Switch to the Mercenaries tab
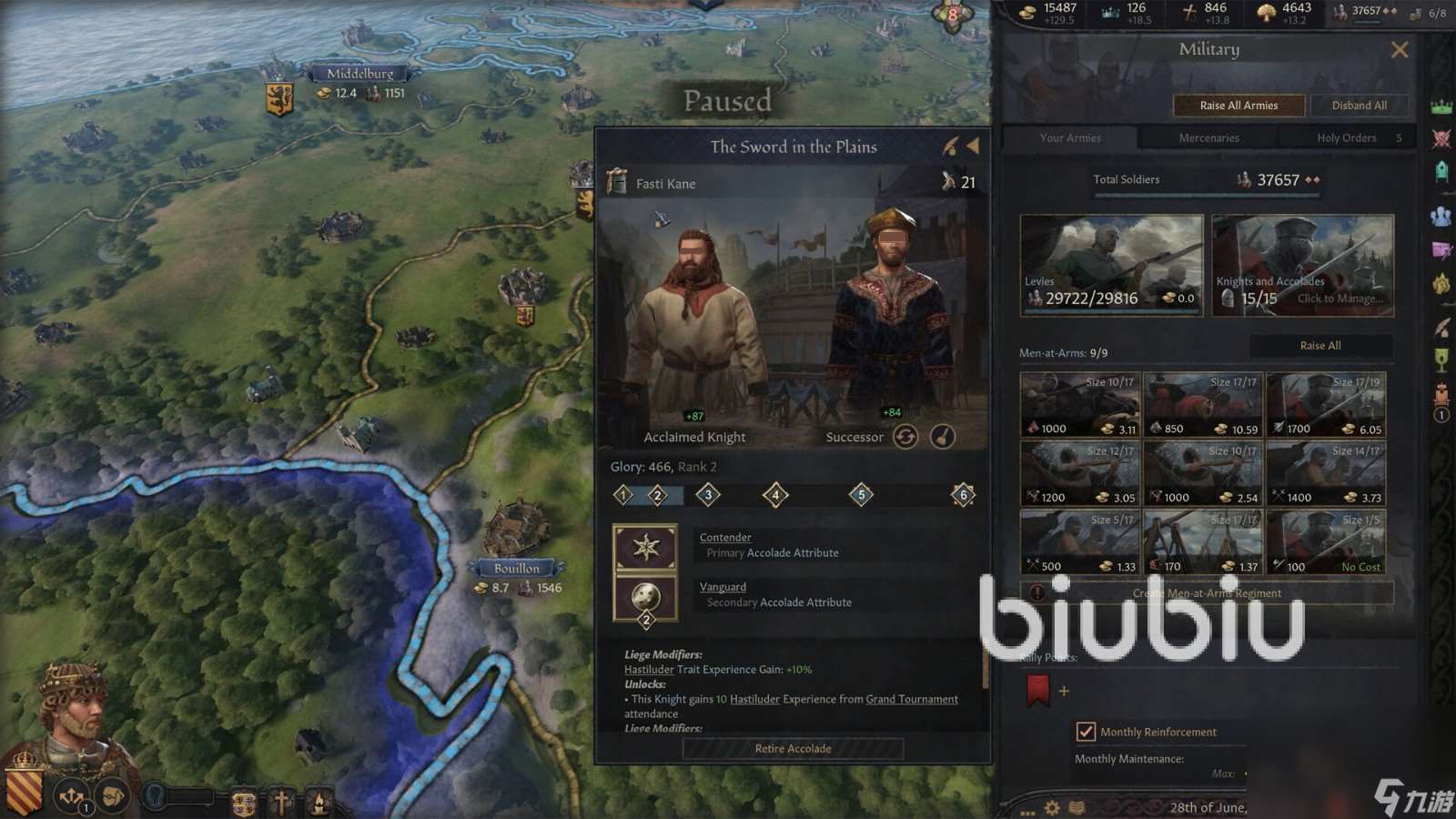 point(1208,138)
